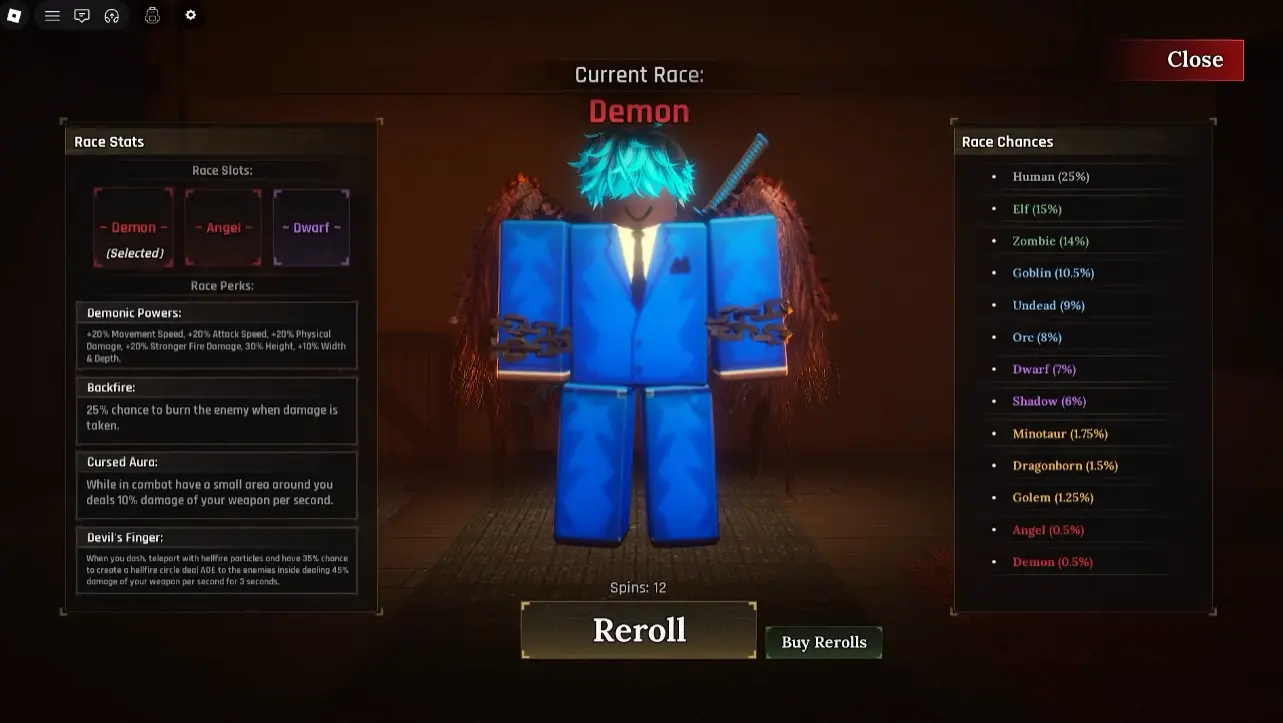Expand the Demonic Powers perk description
1283x723 pixels.
coord(216,334)
